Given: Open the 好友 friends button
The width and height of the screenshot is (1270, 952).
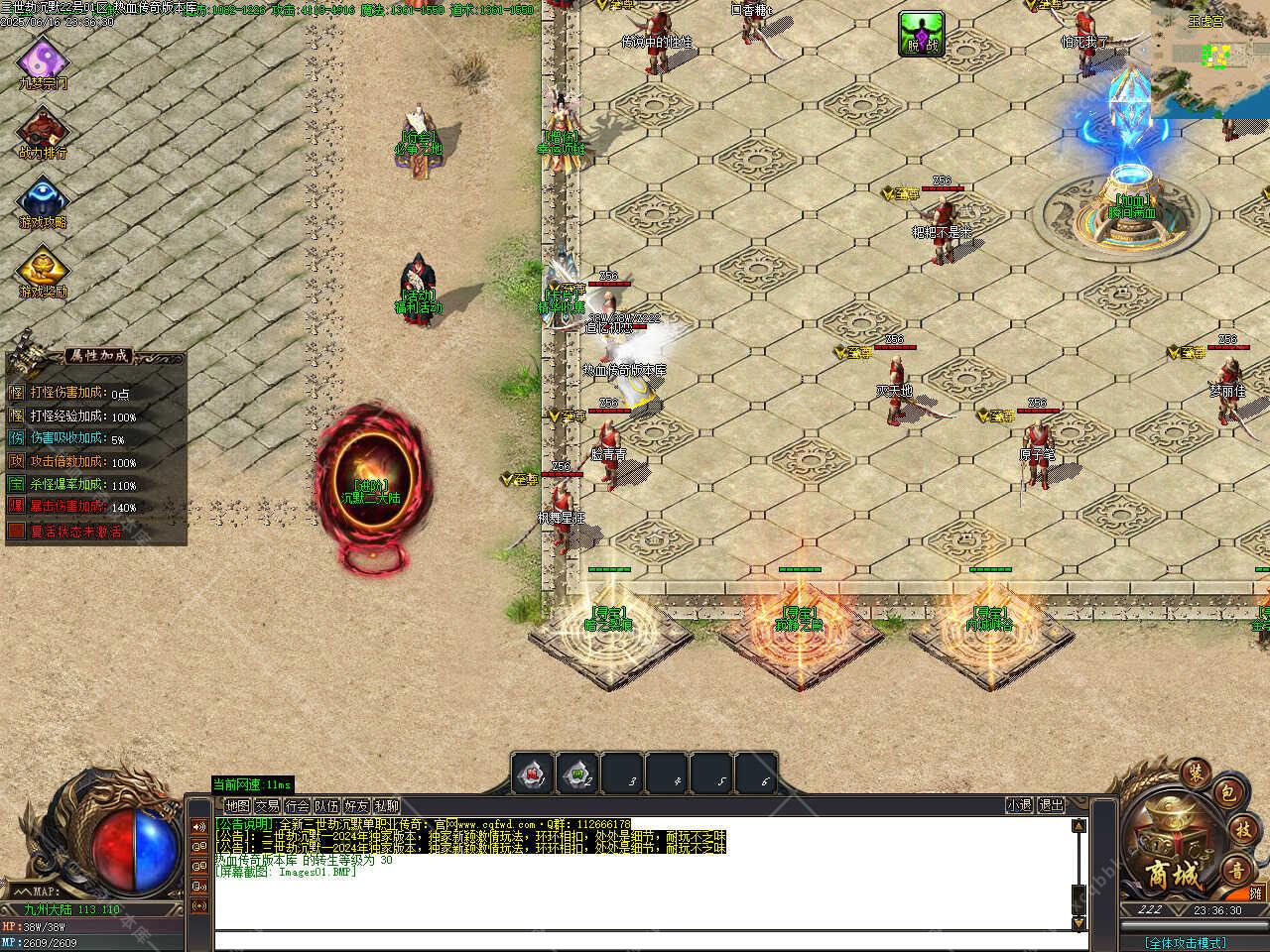Looking at the screenshot, I should 356,806.
